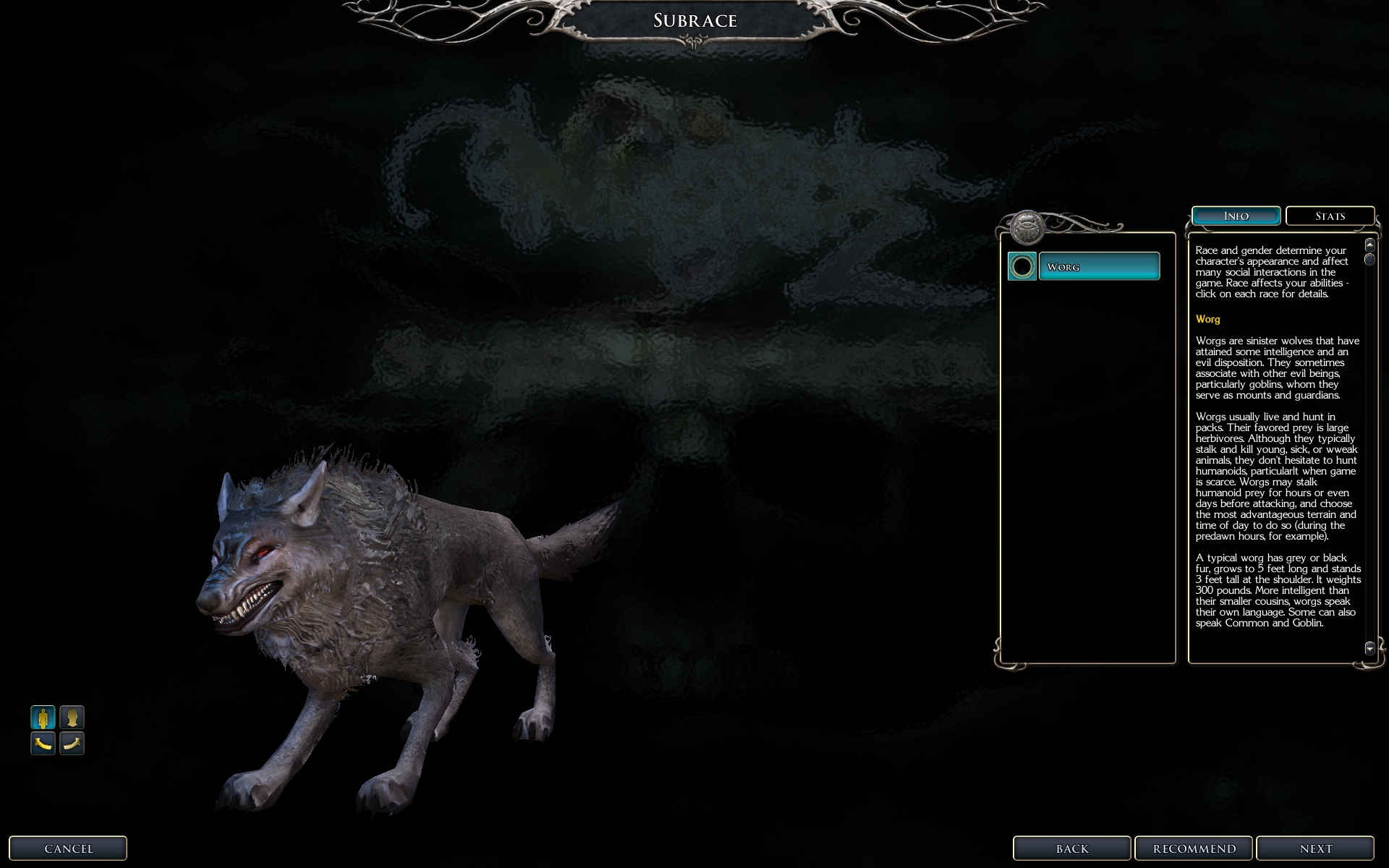Show the Info tab
This screenshot has width=1389, height=868.
pos(1236,216)
